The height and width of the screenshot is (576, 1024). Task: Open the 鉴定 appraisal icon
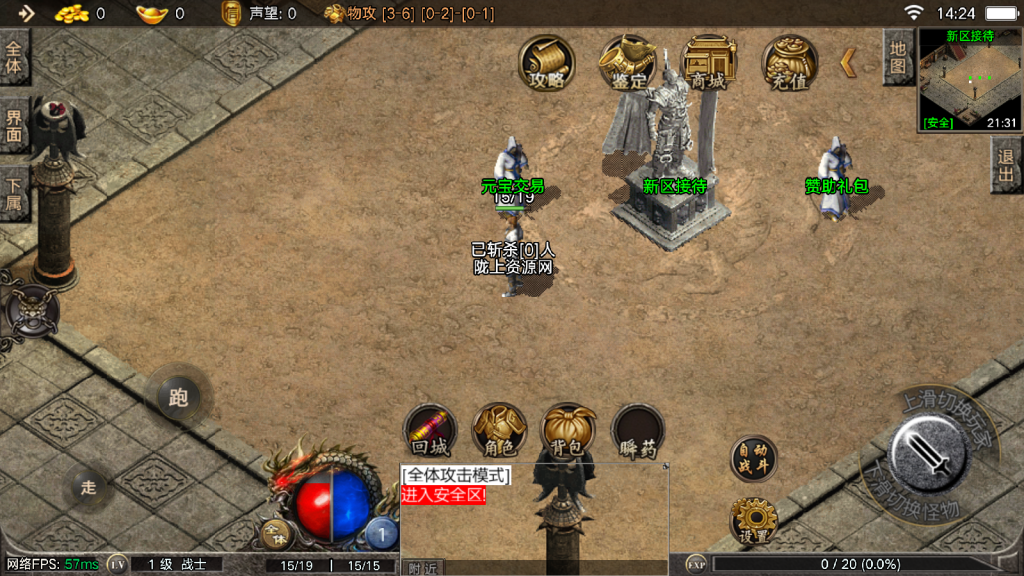(x=627, y=64)
